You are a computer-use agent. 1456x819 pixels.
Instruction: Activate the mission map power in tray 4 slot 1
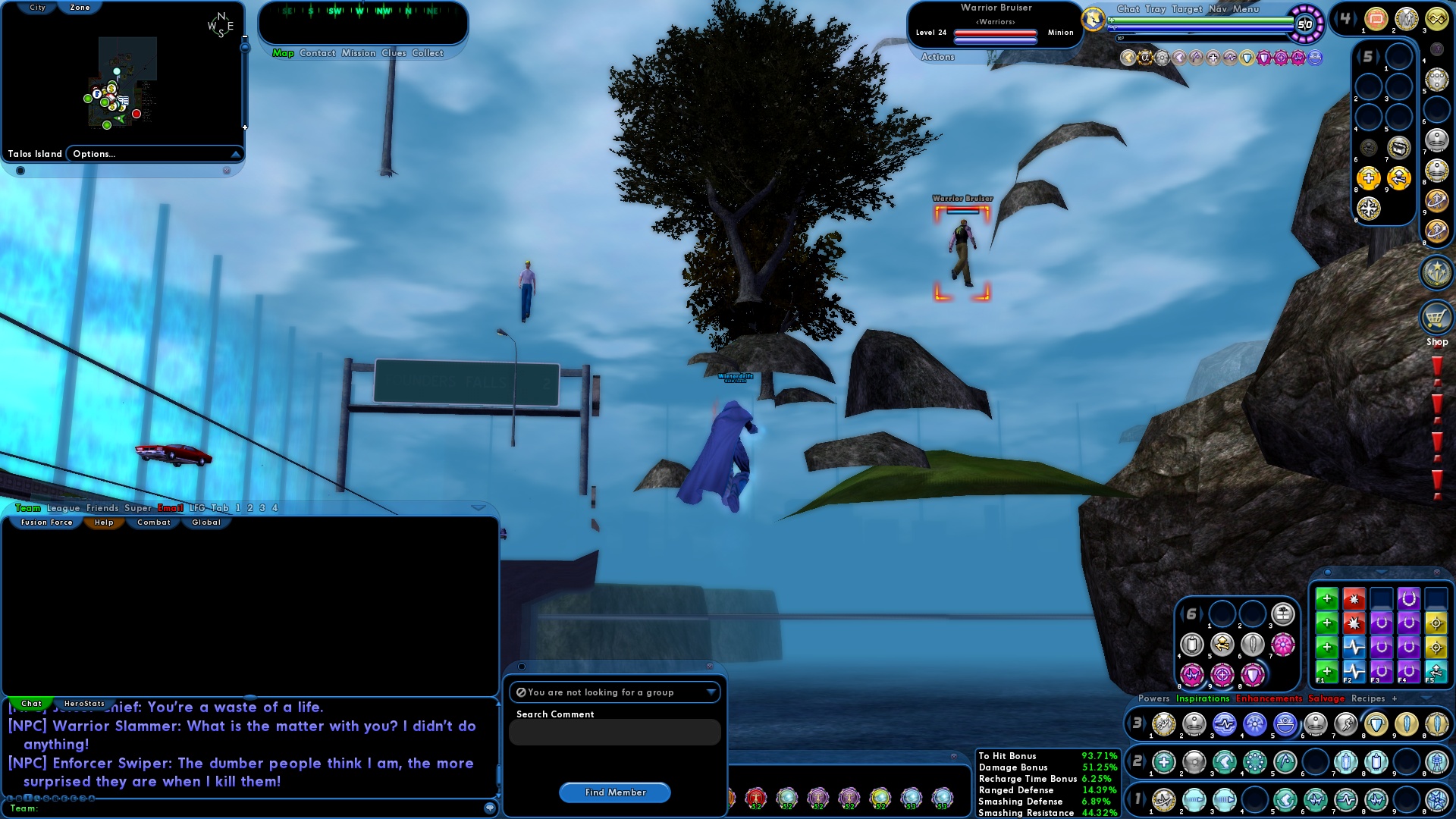click(1376, 18)
